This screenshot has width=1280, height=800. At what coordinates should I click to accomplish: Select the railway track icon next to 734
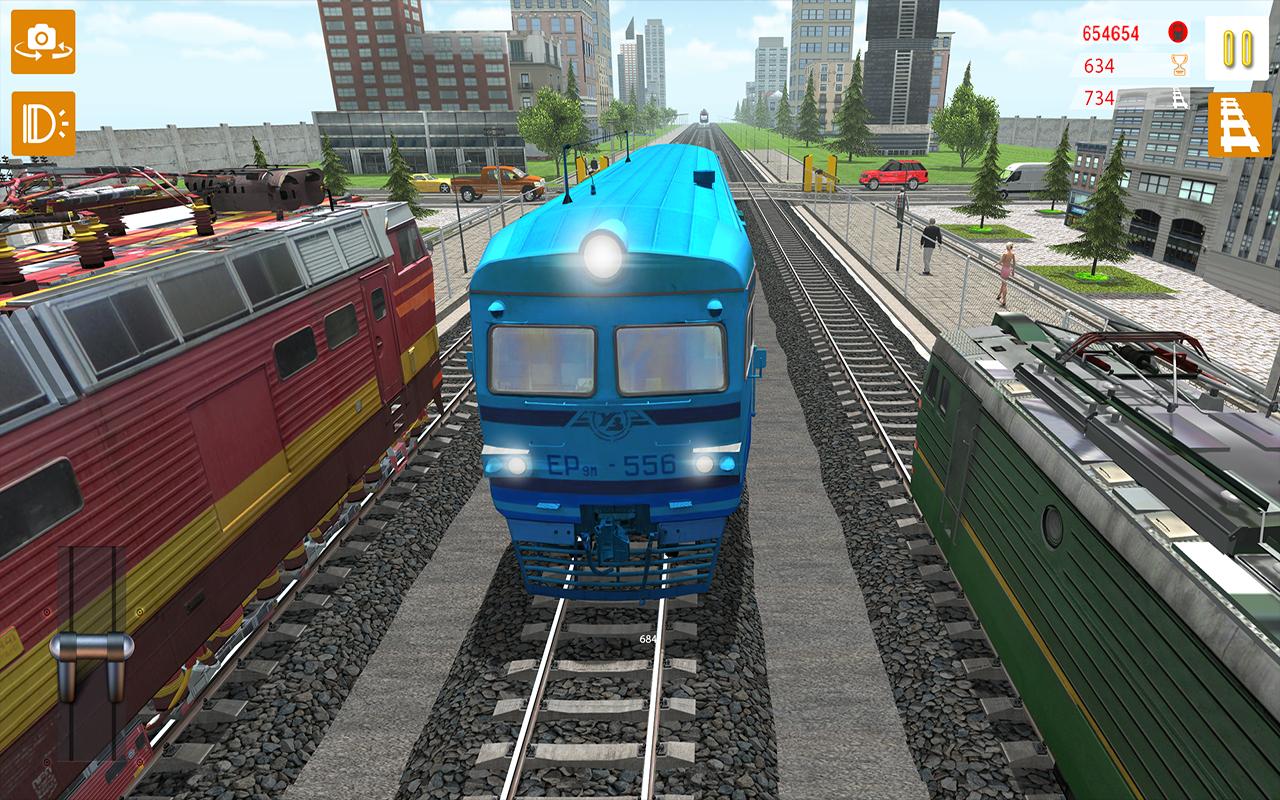[1176, 101]
